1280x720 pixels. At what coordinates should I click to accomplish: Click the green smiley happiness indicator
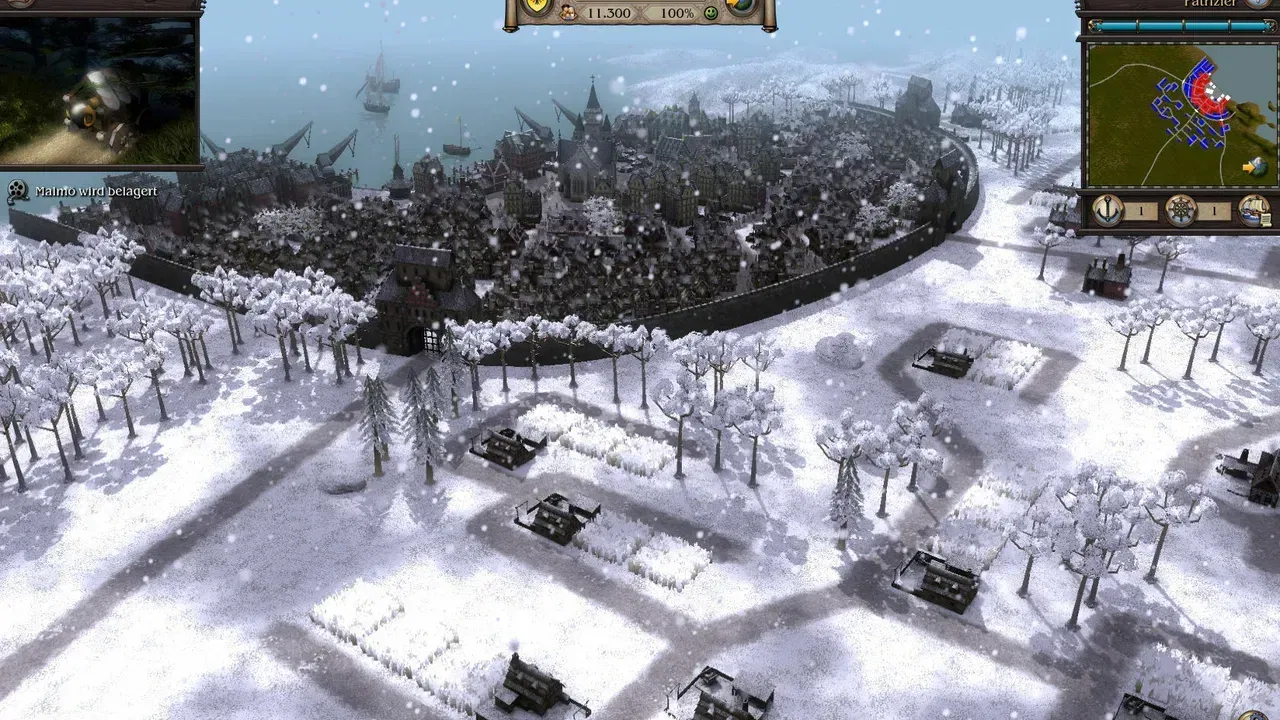[x=711, y=15]
